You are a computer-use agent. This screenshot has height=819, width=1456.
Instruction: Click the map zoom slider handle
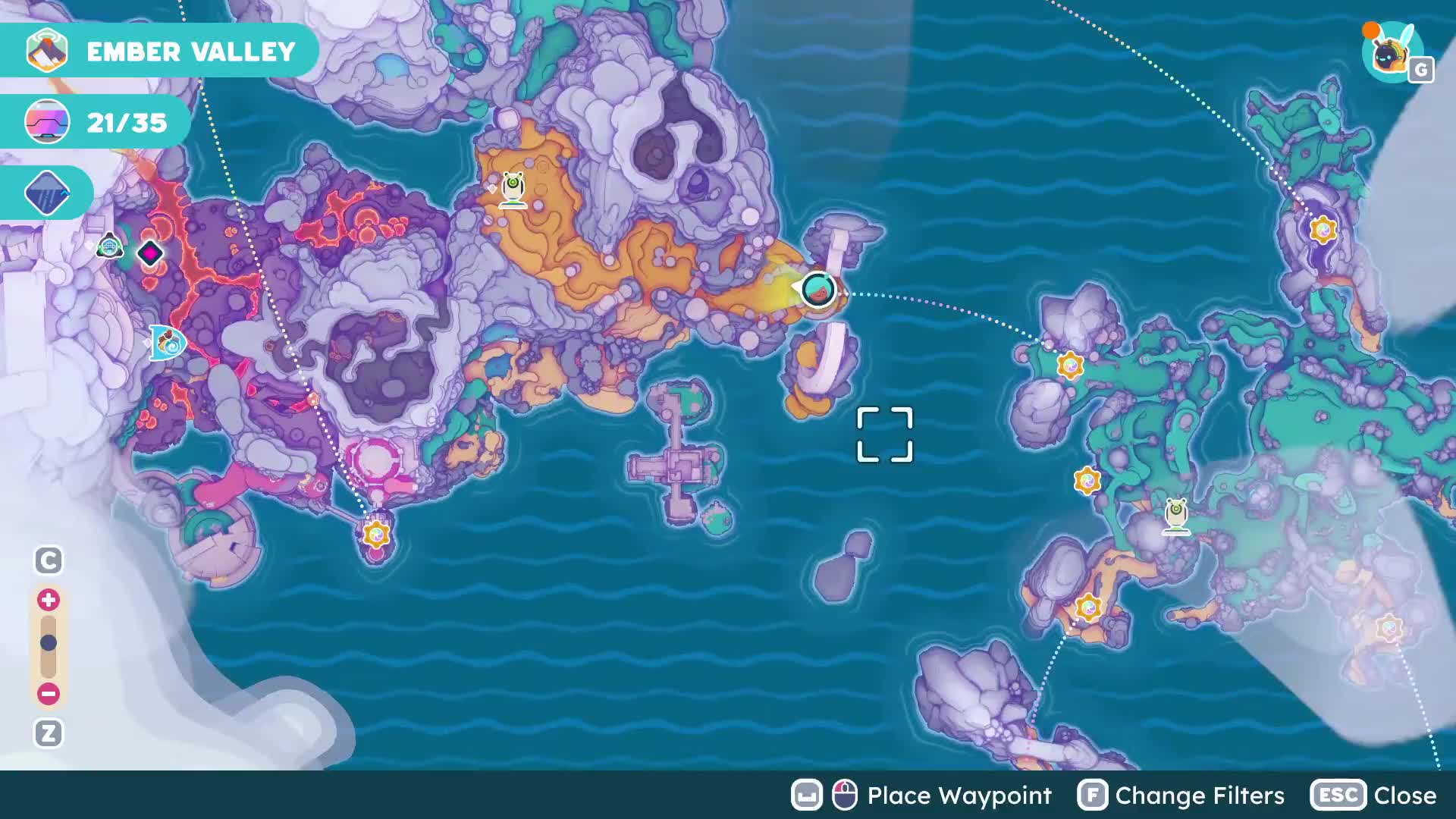49,643
